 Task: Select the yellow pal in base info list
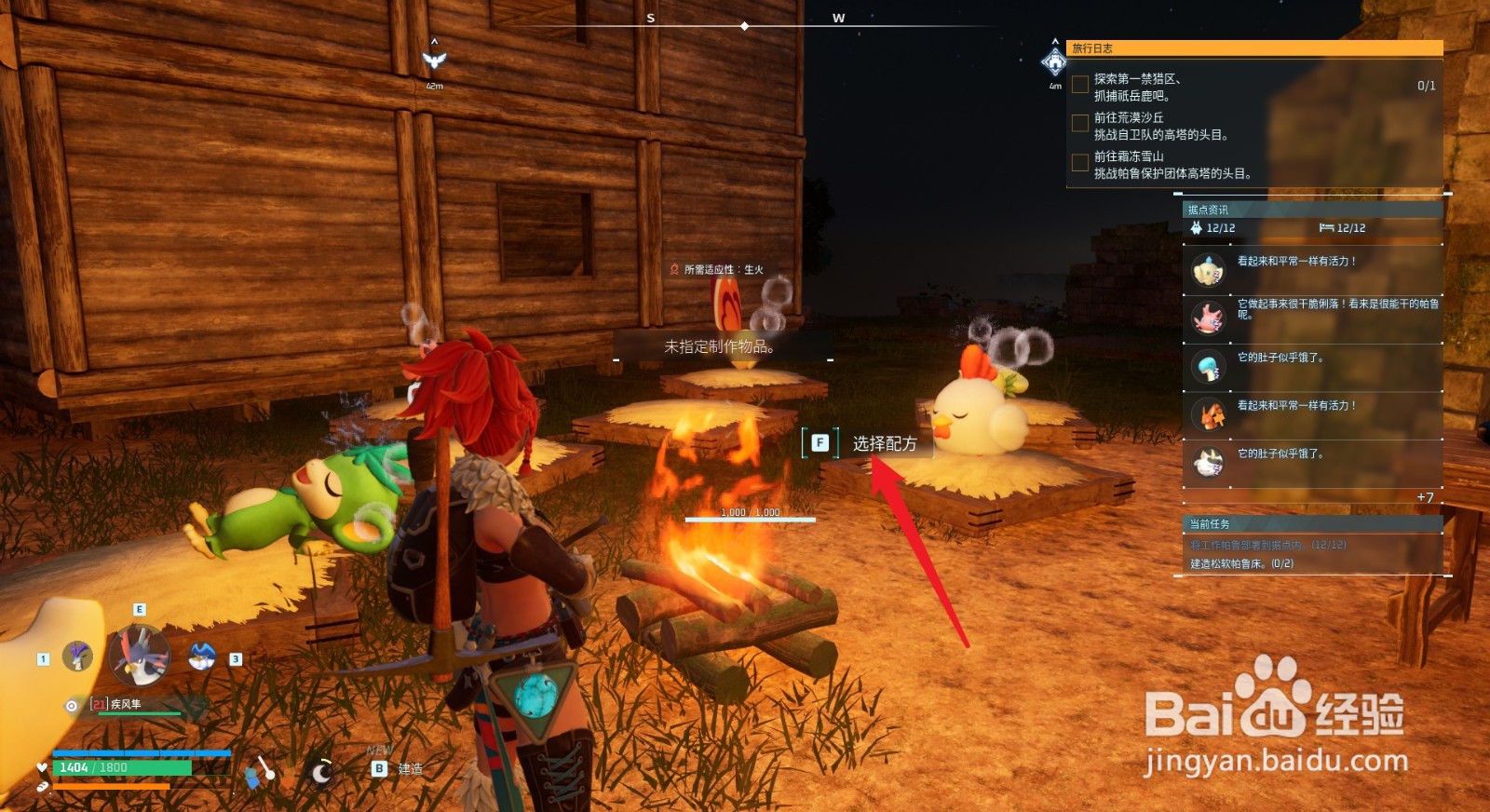click(x=1209, y=270)
